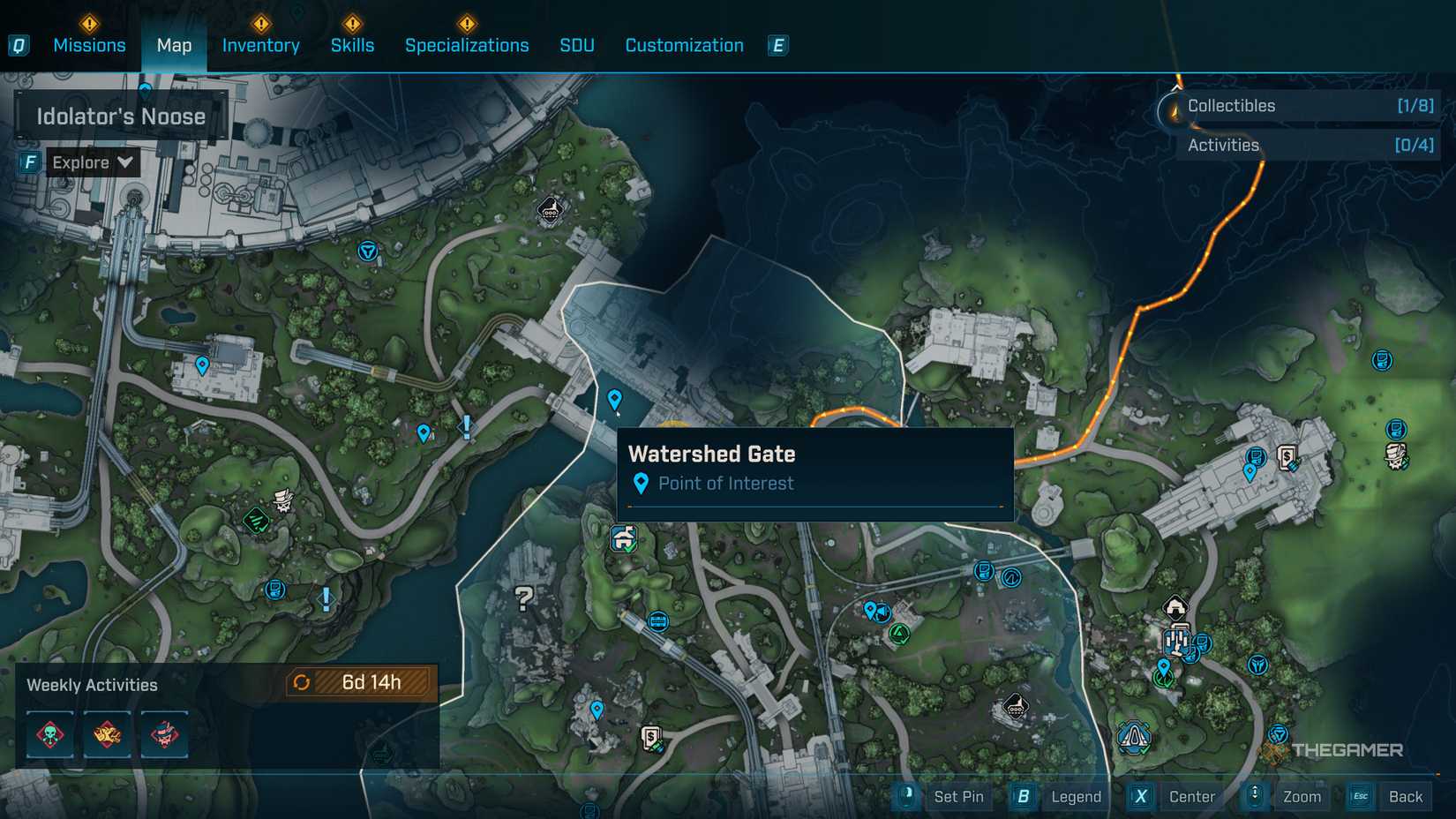Click the 6d 14h weekly reset timer
The width and height of the screenshot is (1456, 819).
coord(369,682)
